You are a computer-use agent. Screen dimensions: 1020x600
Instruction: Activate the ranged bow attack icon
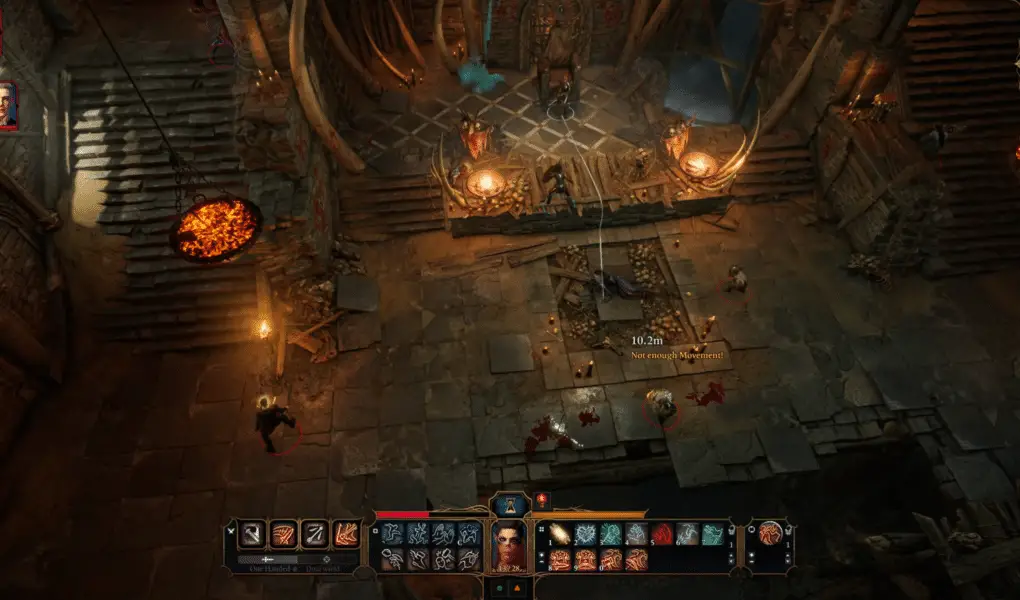(x=315, y=534)
